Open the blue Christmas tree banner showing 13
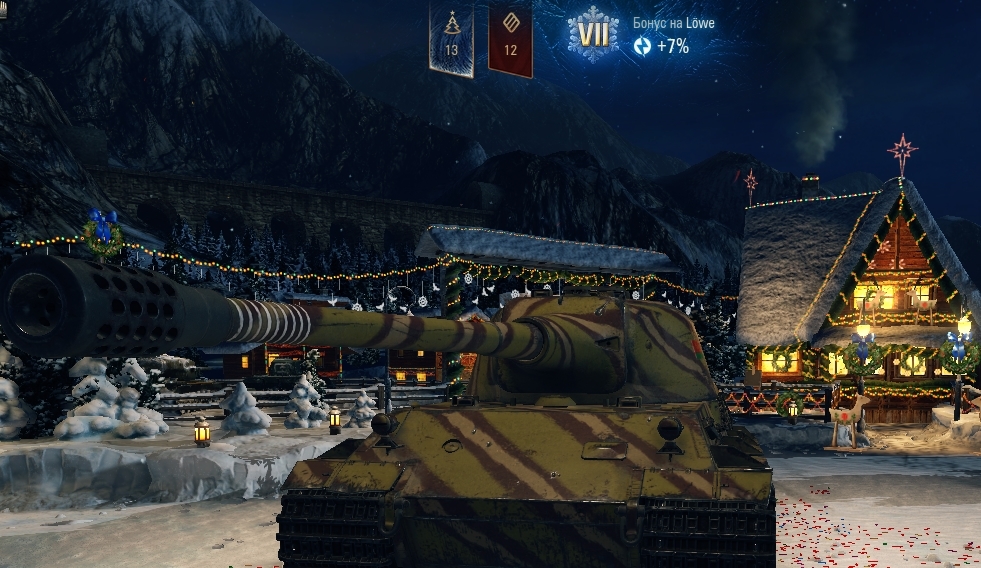The image size is (981, 568). coord(451,36)
